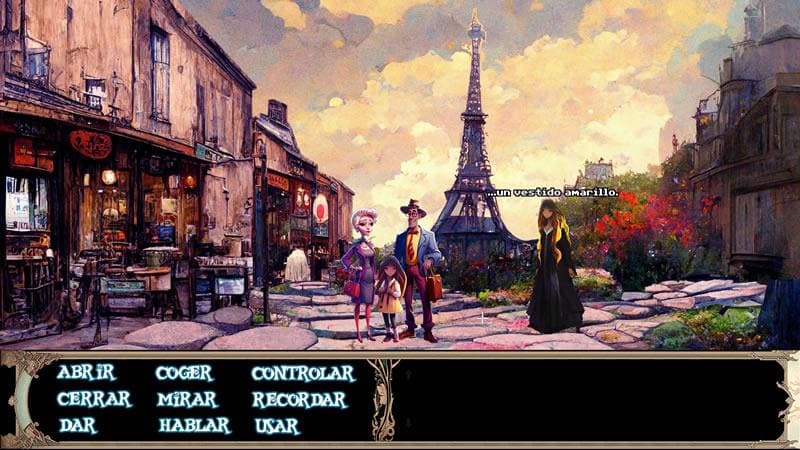Viewport: 800px width, 450px height.
Task: Select the ABRIR verb
Action: click(x=86, y=373)
